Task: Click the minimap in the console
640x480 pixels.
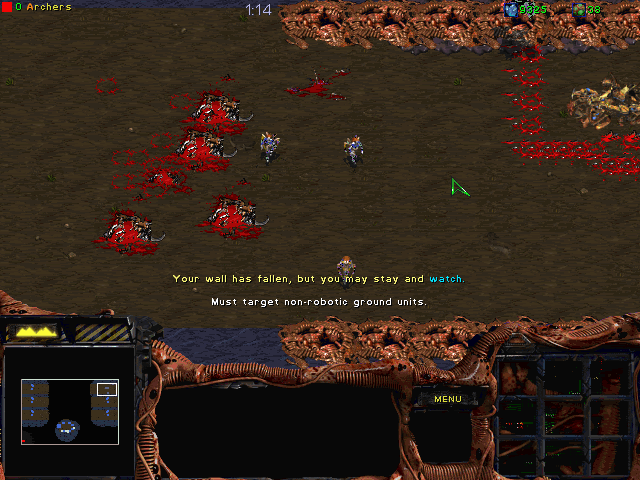Action: point(69,410)
